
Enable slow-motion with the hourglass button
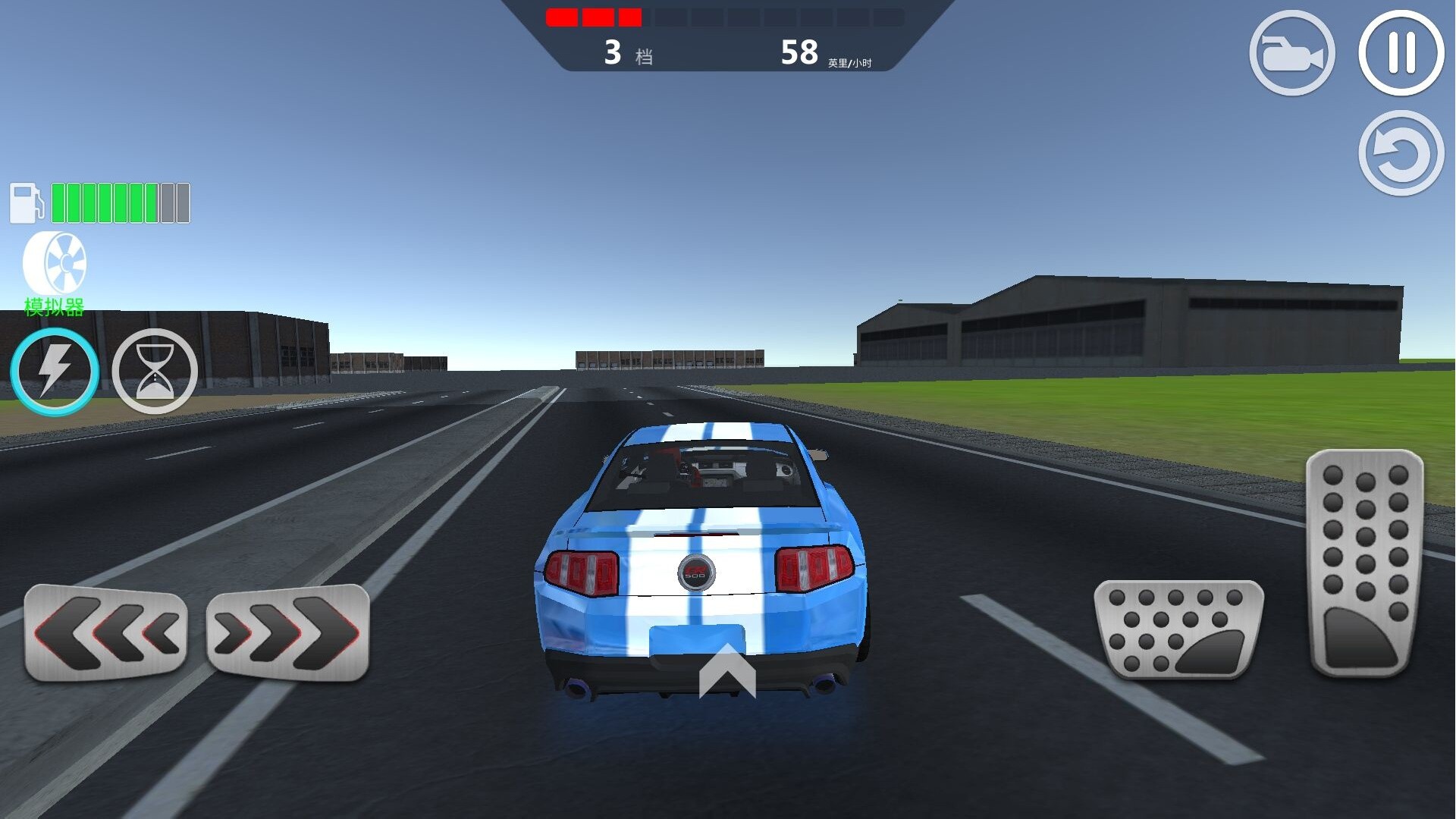coord(155,371)
